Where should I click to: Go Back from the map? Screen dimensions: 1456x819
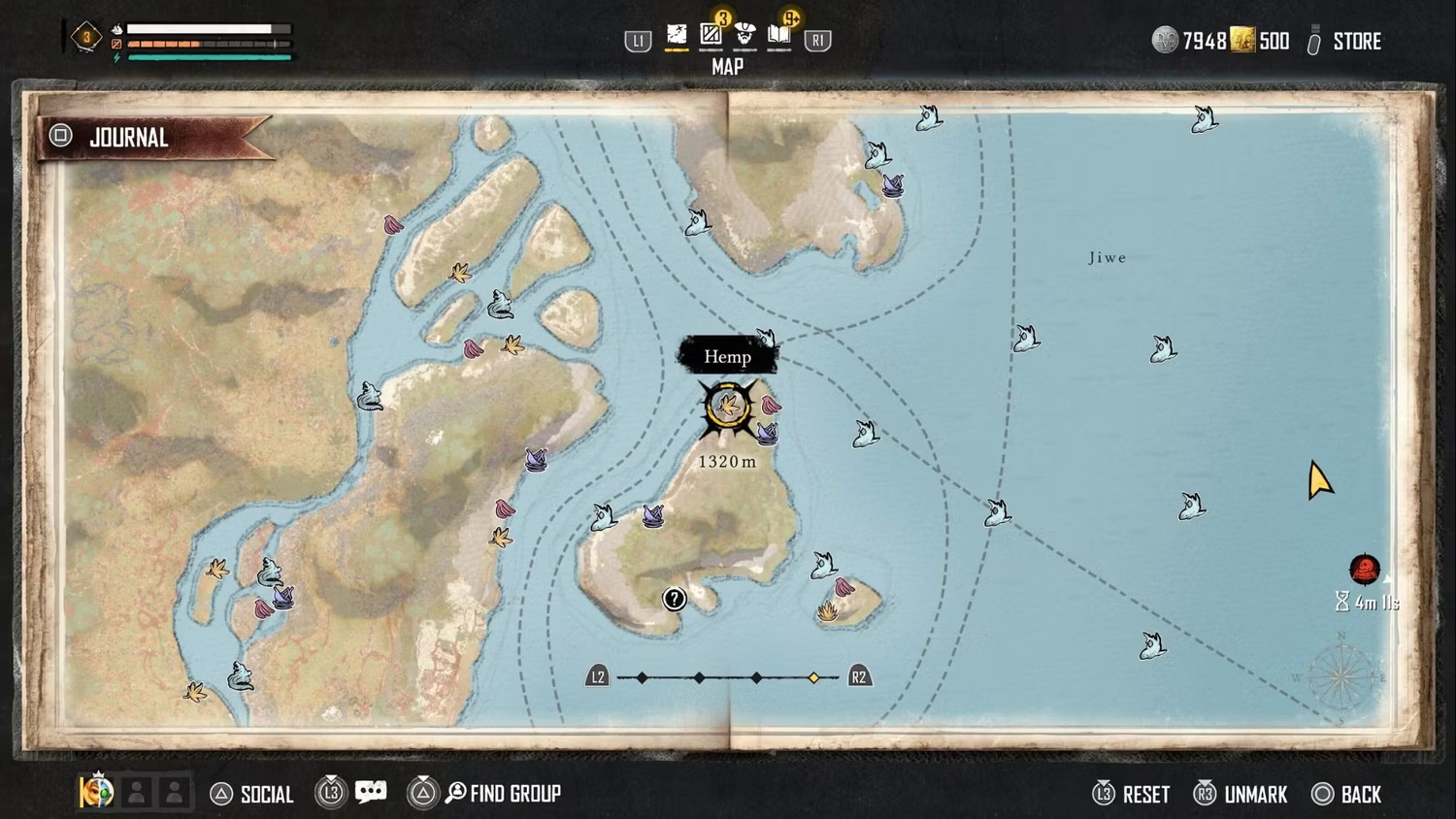(x=1360, y=795)
